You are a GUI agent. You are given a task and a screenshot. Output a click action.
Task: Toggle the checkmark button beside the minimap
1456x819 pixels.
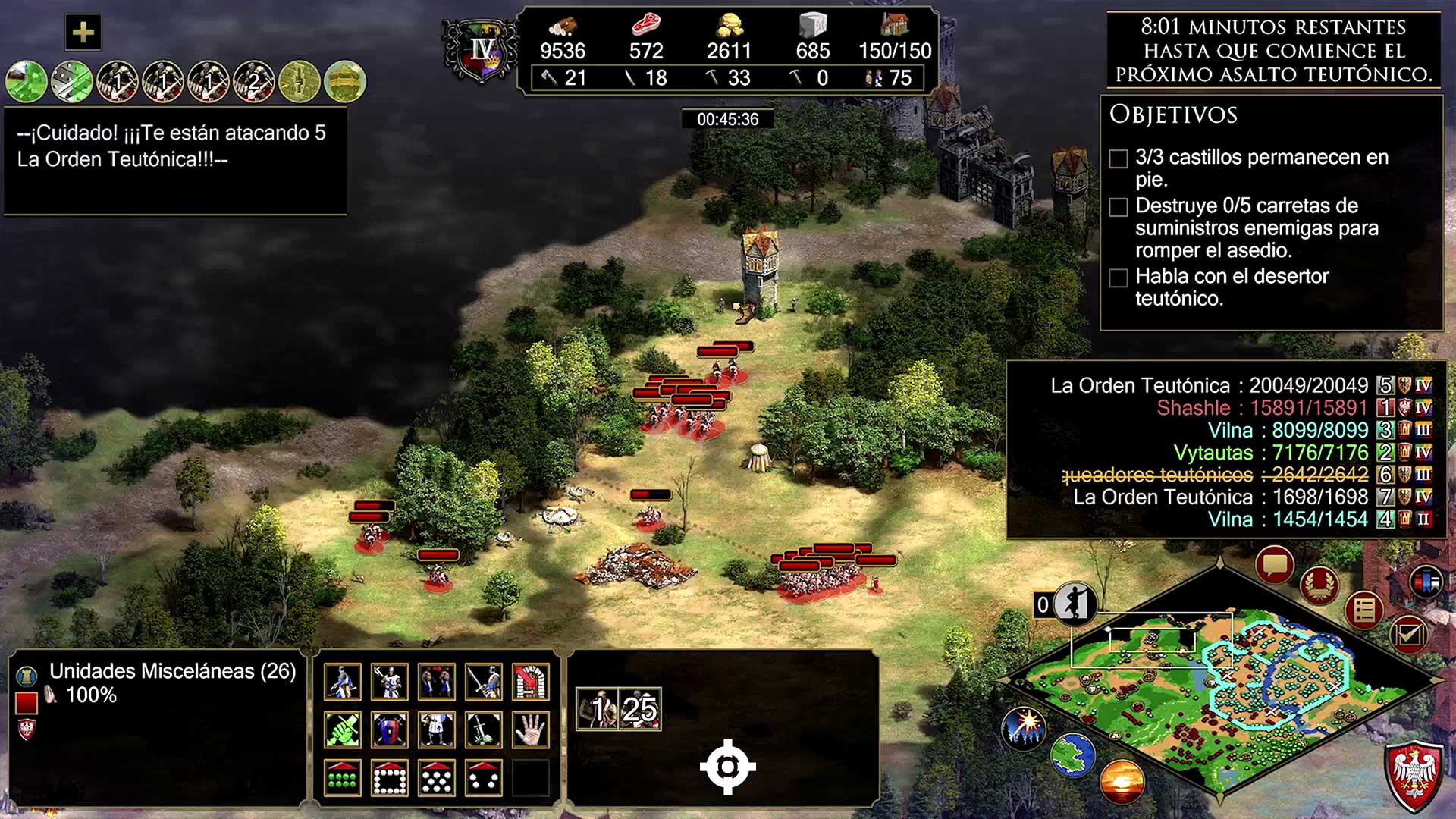pos(1408,633)
